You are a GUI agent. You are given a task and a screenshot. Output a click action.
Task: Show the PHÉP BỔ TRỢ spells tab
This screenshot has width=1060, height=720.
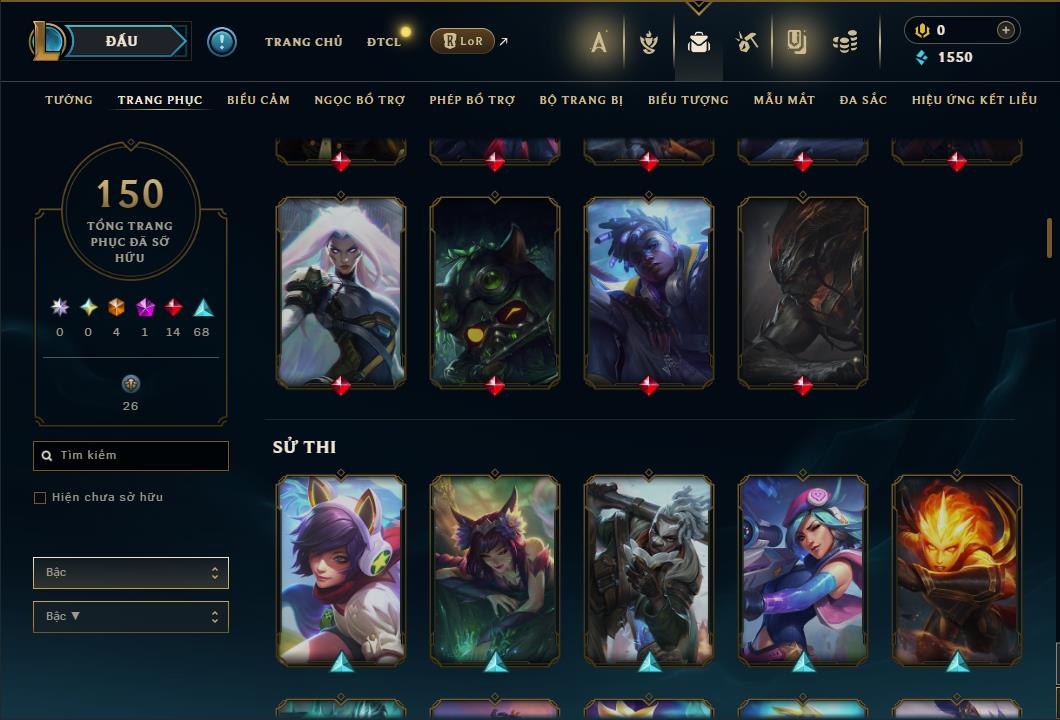tap(472, 100)
